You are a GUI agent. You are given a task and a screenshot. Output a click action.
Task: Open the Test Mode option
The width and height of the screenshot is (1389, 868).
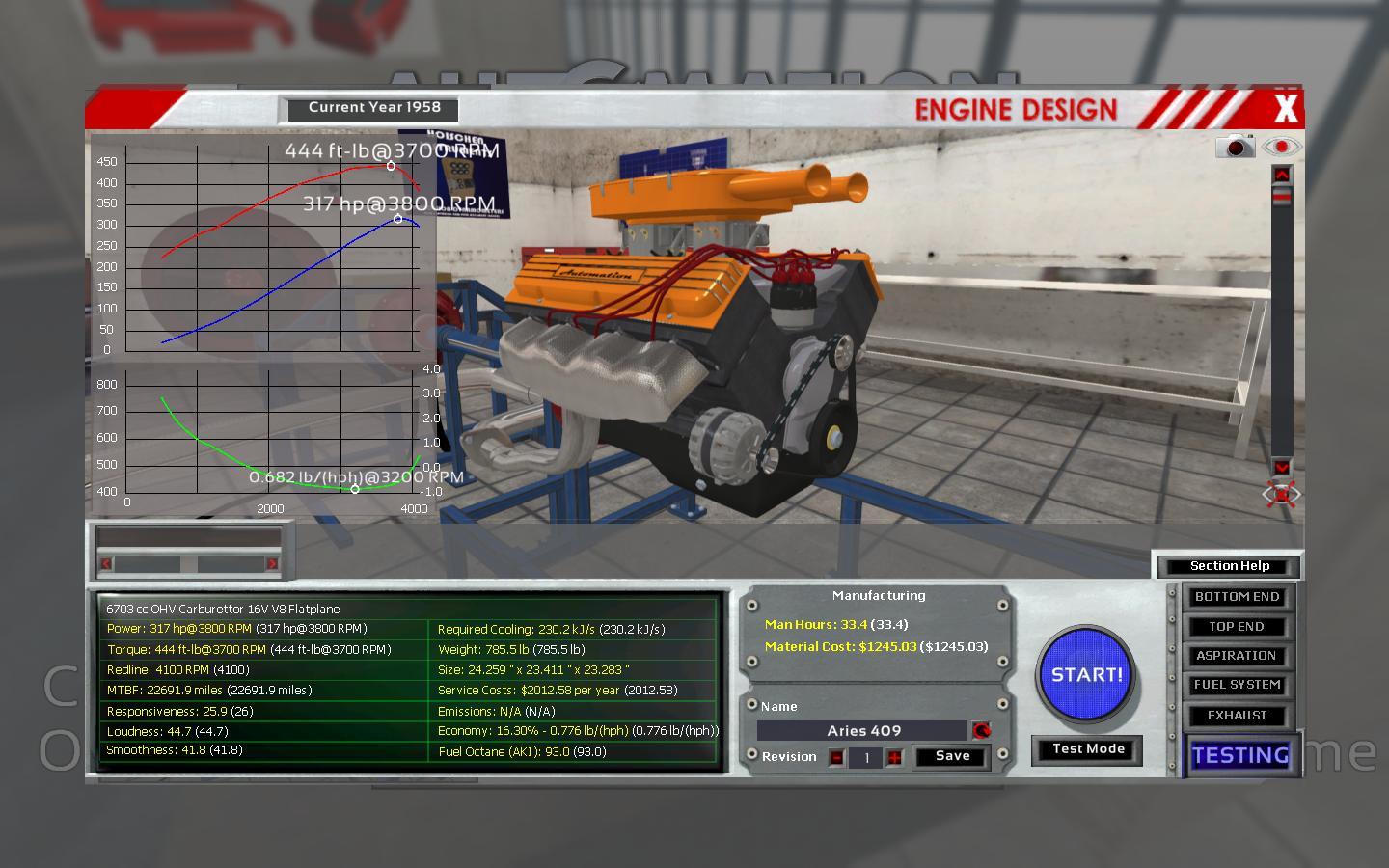pos(1088,749)
